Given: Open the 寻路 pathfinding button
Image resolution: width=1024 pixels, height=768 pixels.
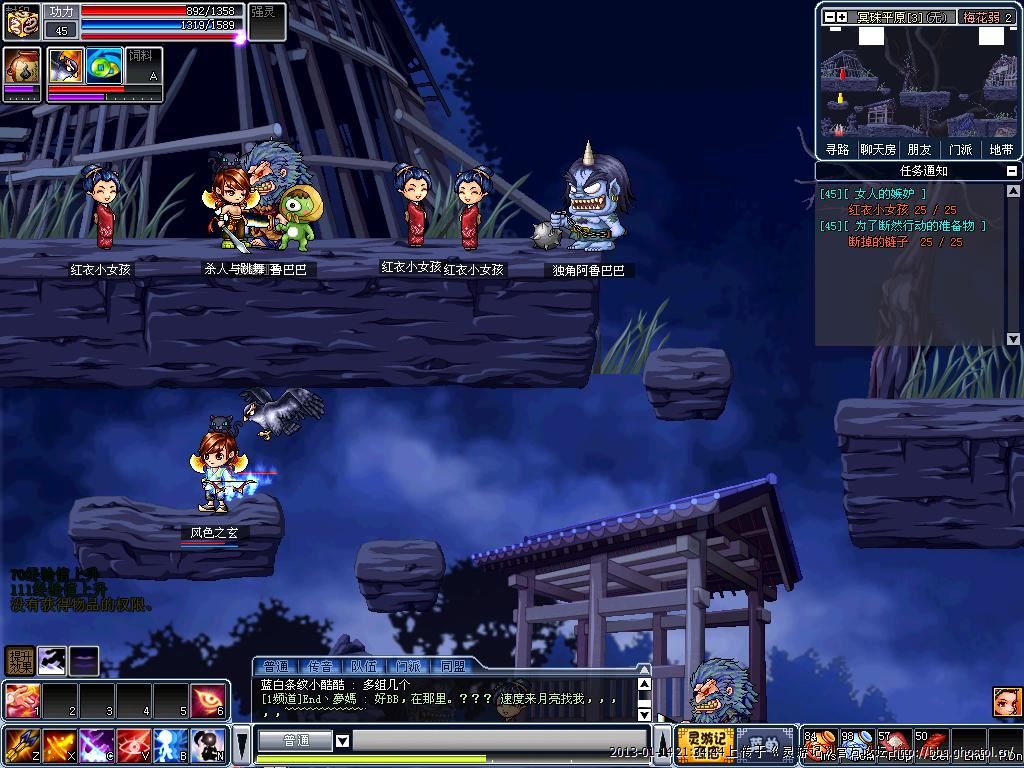Looking at the screenshot, I should coord(837,149).
